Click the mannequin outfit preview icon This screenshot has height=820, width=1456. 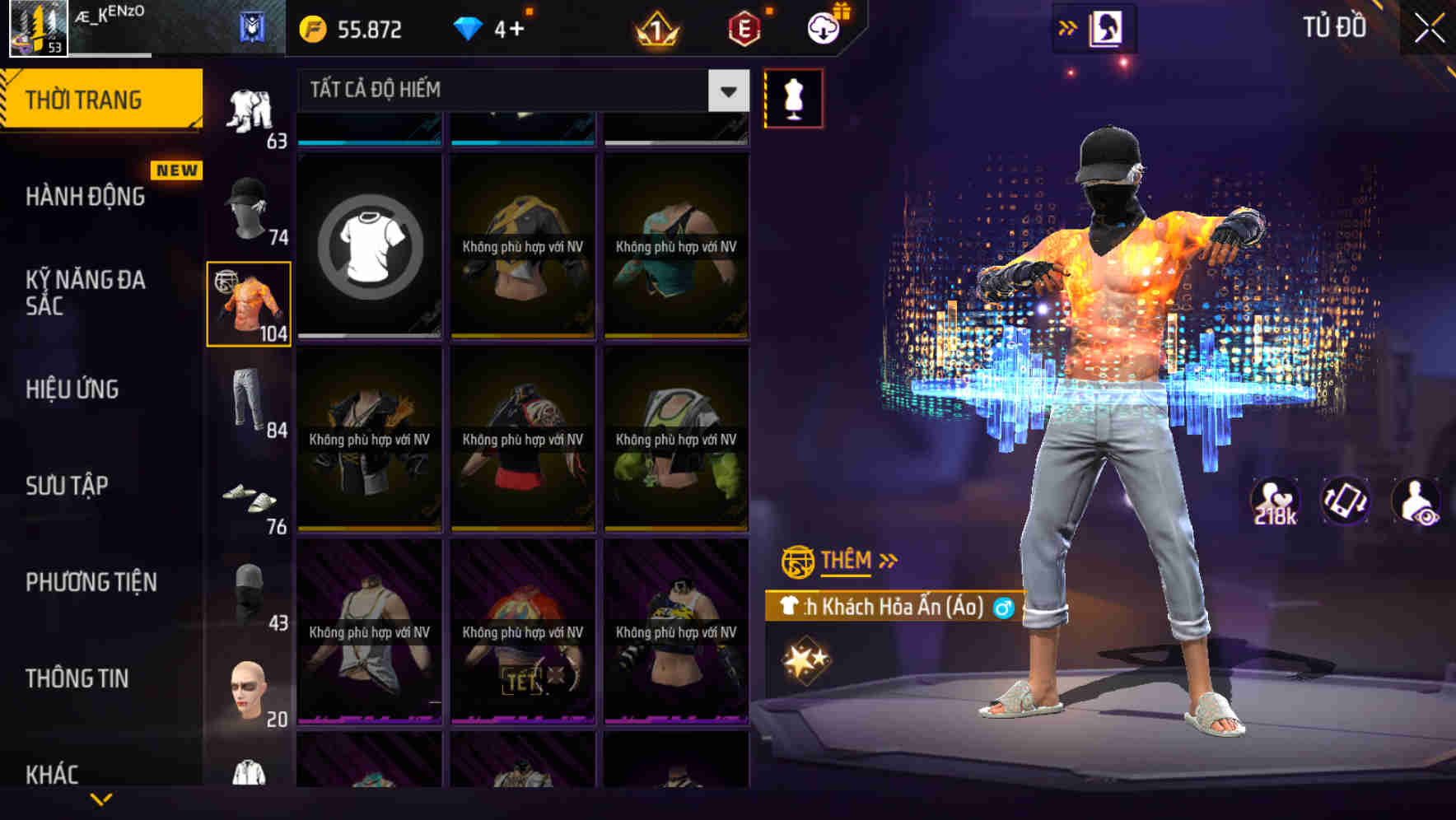click(793, 97)
